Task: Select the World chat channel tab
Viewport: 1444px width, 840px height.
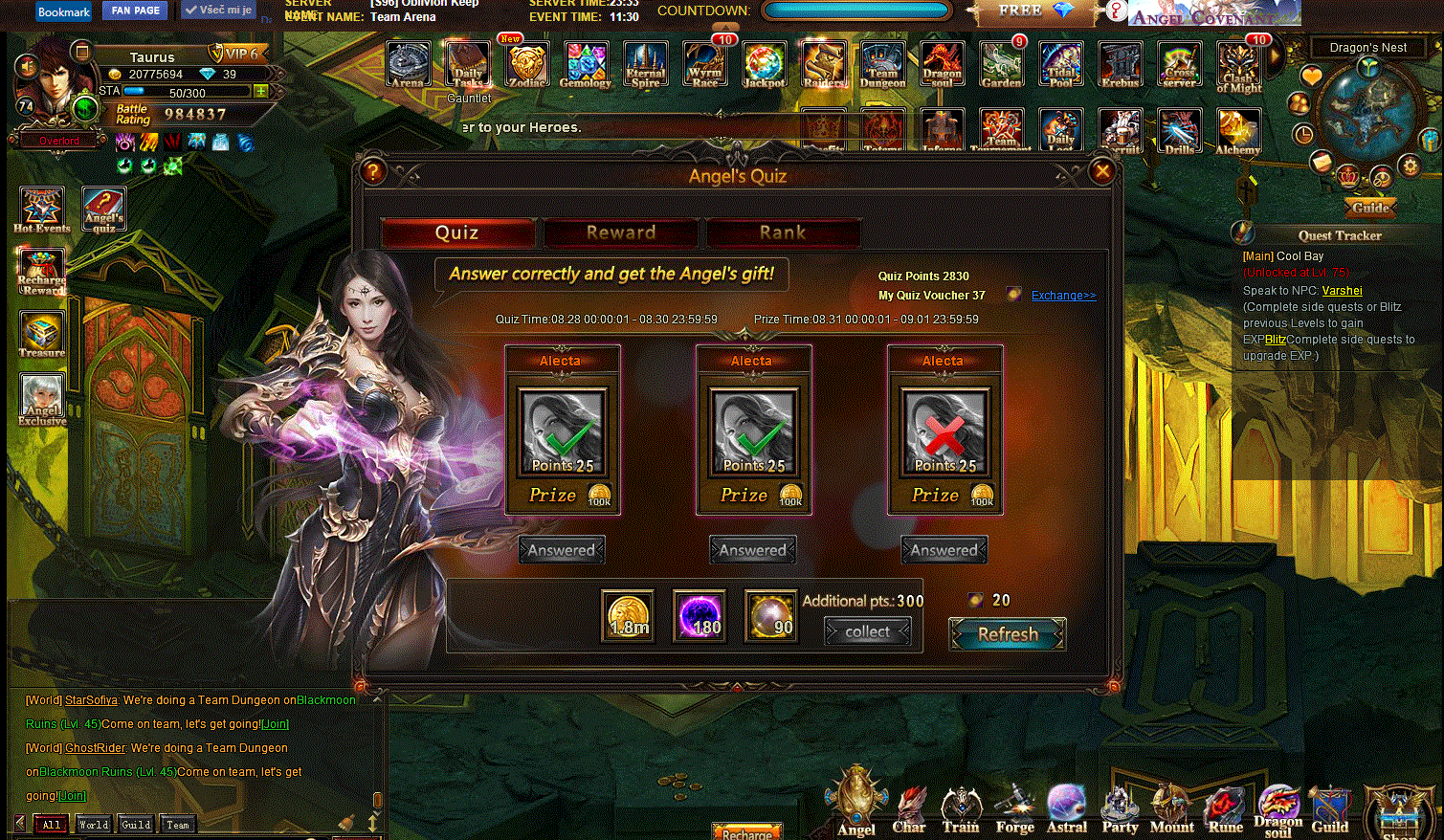Action: point(94,824)
